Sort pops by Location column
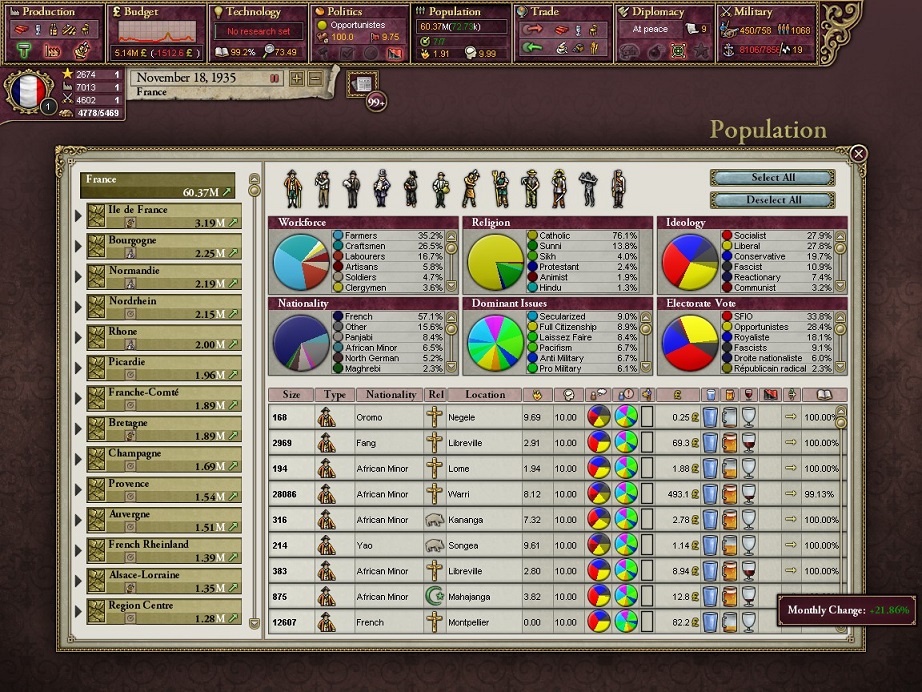The image size is (922, 692). [x=484, y=395]
